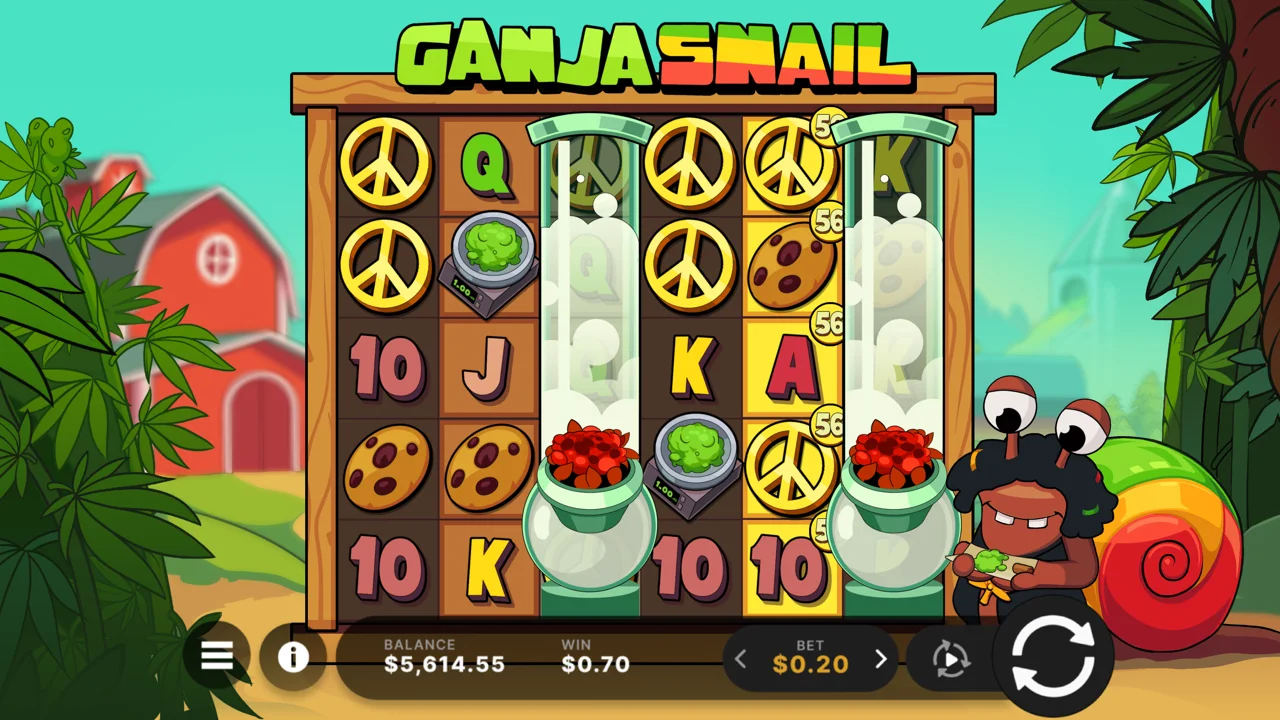The image size is (1280, 720).
Task: Increase the bet amount
Action: 881,659
